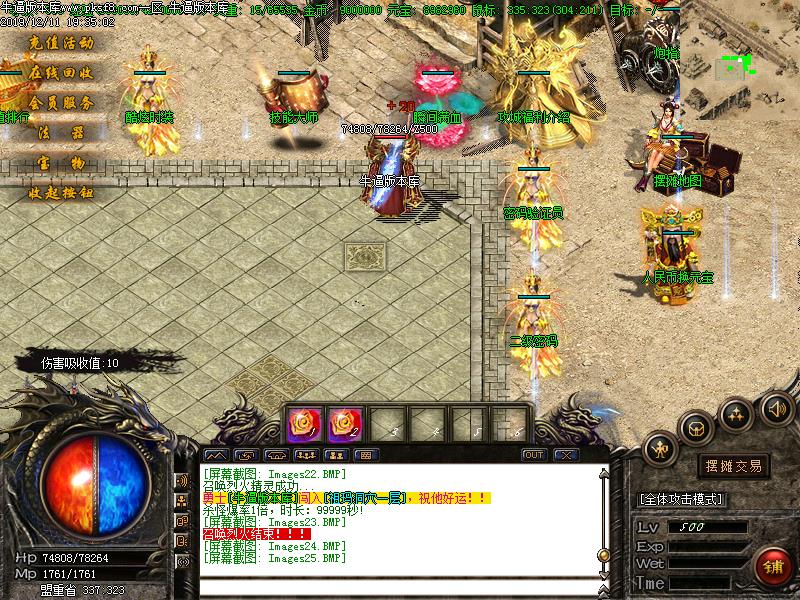Activate the skill in hotbar slot 2
Viewport: 800px width, 600px height.
pyautogui.click(x=345, y=424)
